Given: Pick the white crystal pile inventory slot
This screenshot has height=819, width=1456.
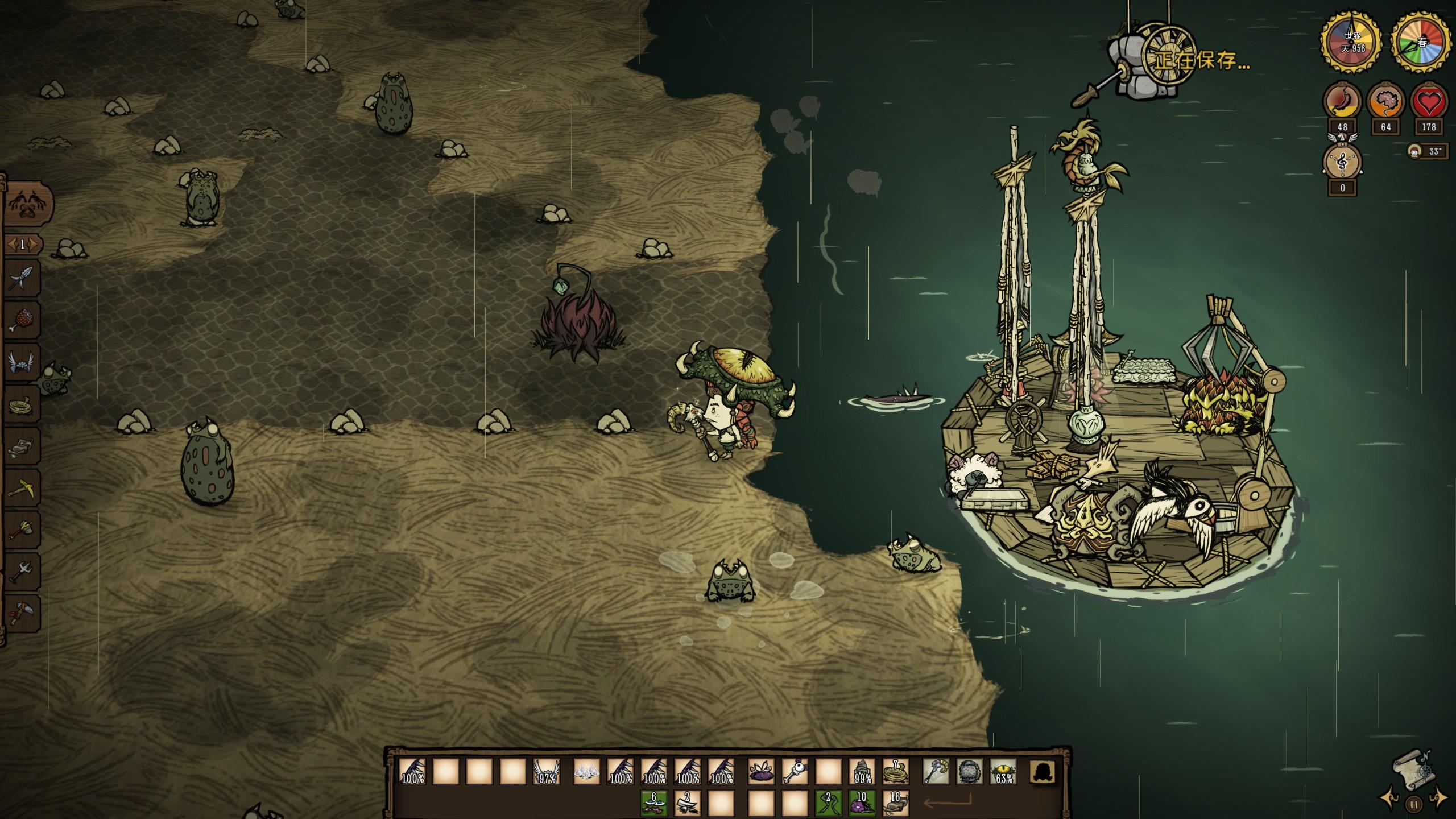Looking at the screenshot, I should click(586, 772).
